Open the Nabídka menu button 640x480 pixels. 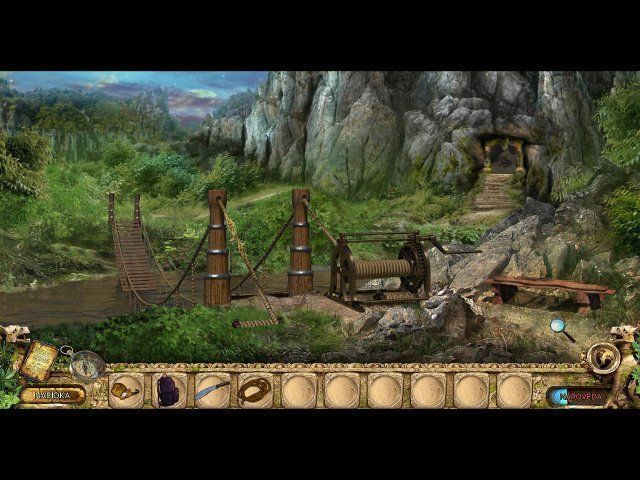click(51, 395)
